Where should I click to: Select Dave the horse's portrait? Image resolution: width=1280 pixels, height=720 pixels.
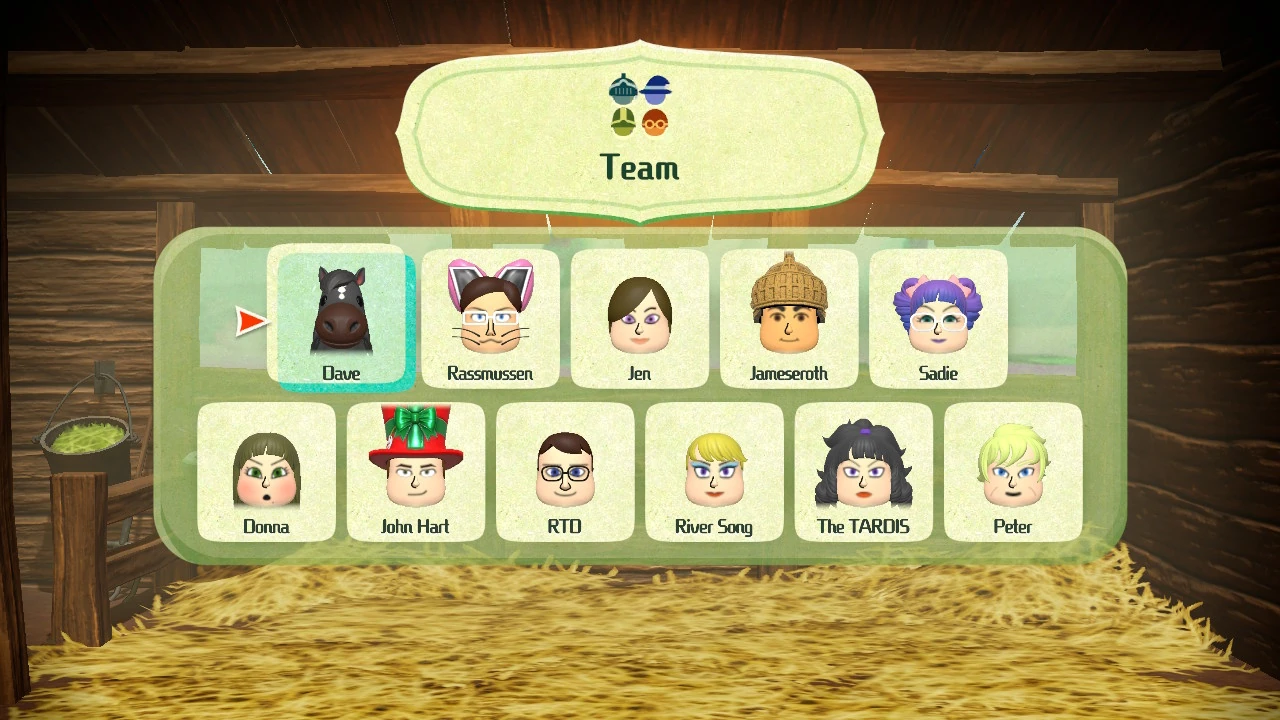(341, 310)
